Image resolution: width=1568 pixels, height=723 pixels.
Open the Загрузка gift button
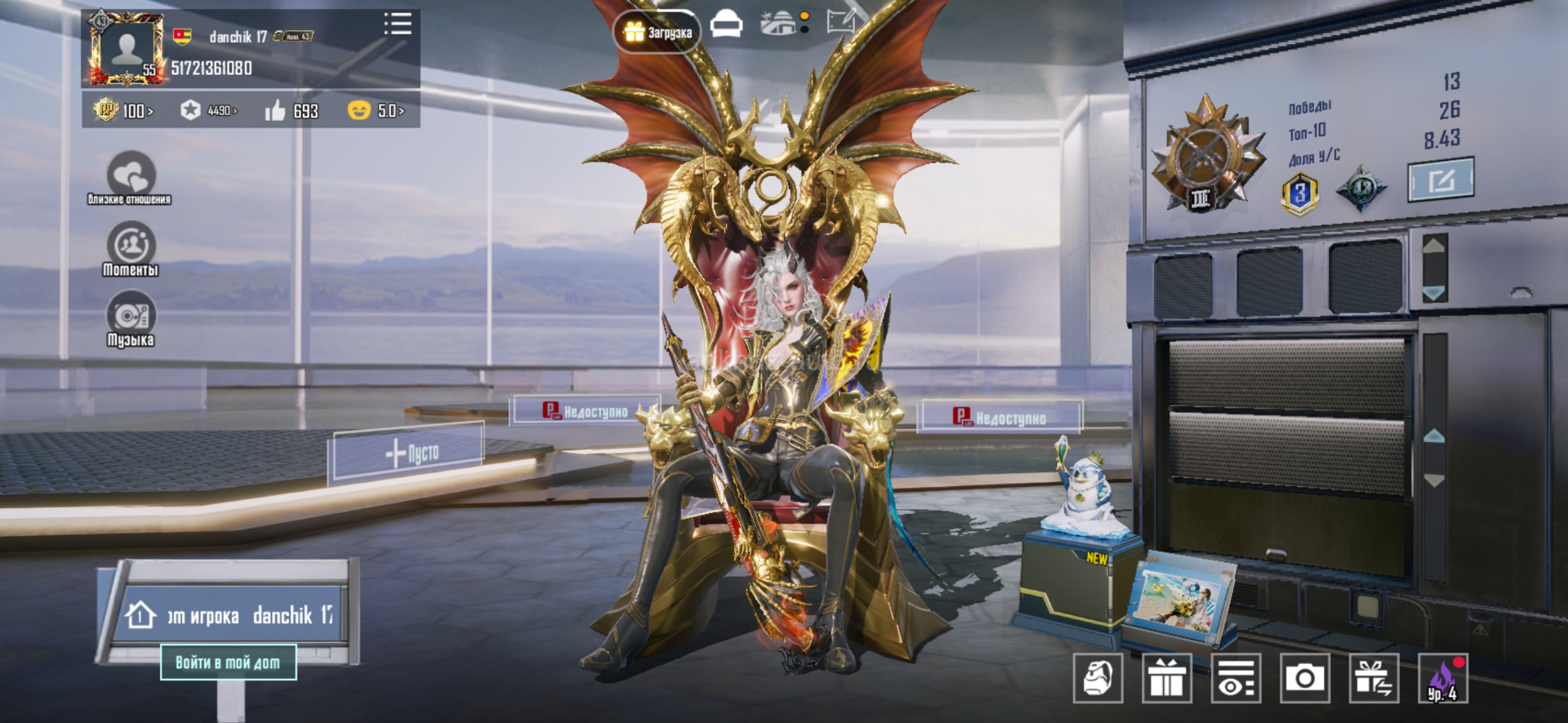click(x=657, y=33)
